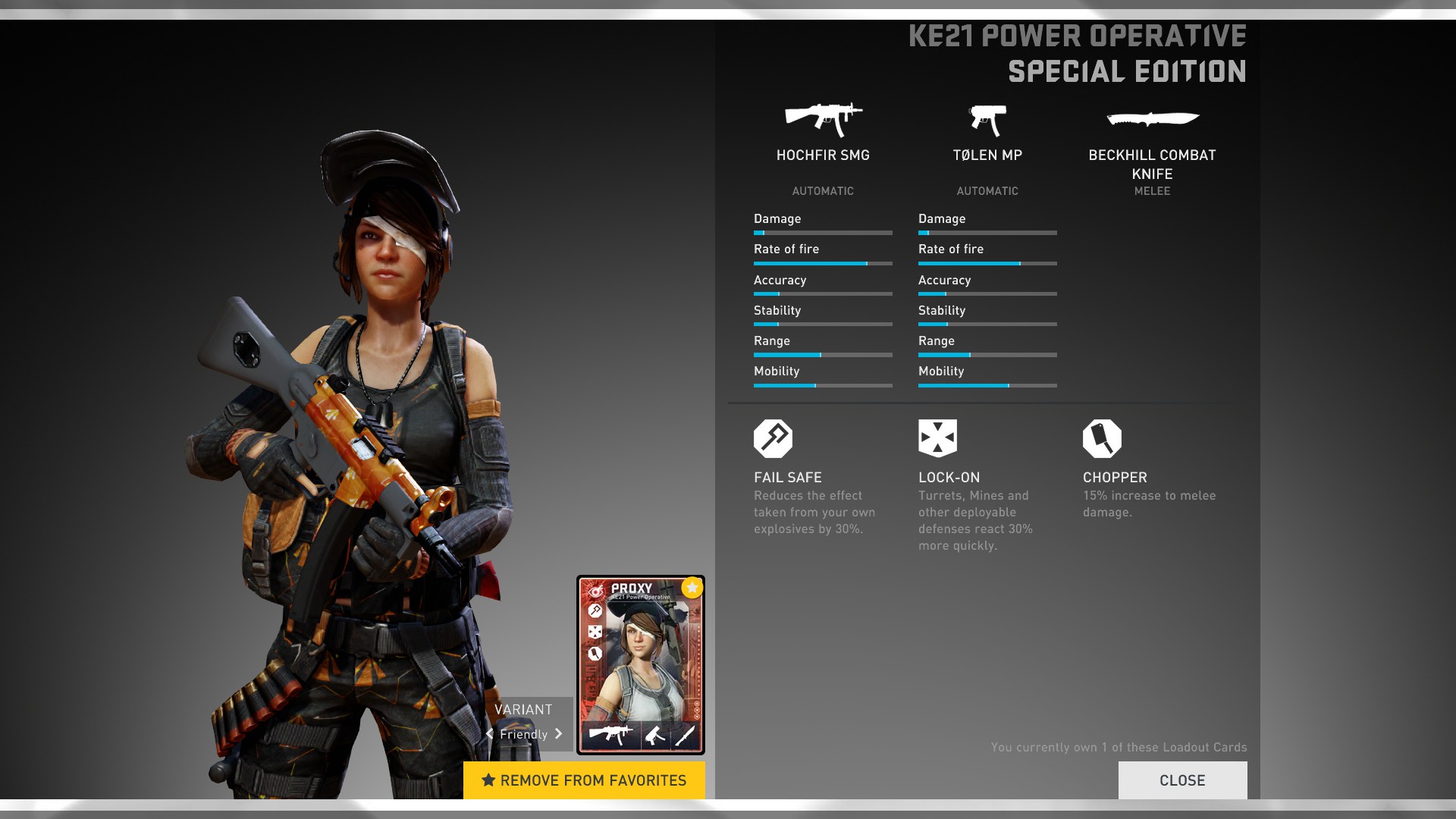Image resolution: width=1456 pixels, height=819 pixels.
Task: Click the Hochfir SMG weapon icon
Action: point(823,119)
